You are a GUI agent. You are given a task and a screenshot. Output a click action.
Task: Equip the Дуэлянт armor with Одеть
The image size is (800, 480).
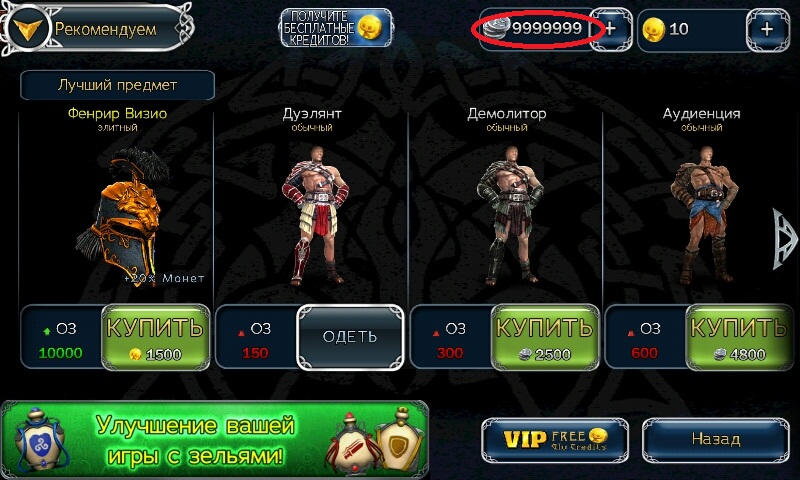350,336
